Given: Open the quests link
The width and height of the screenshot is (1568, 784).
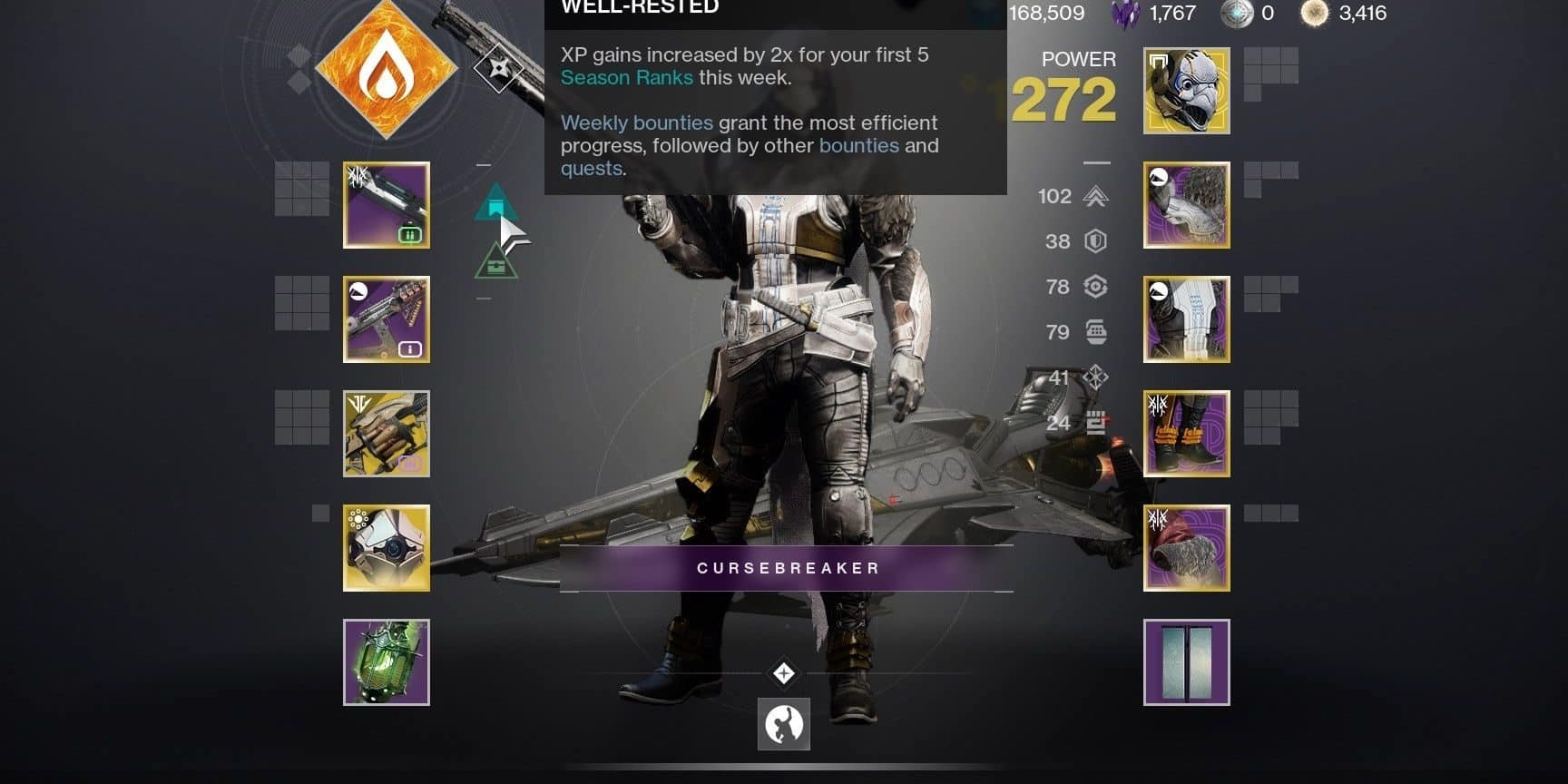Looking at the screenshot, I should click(592, 168).
